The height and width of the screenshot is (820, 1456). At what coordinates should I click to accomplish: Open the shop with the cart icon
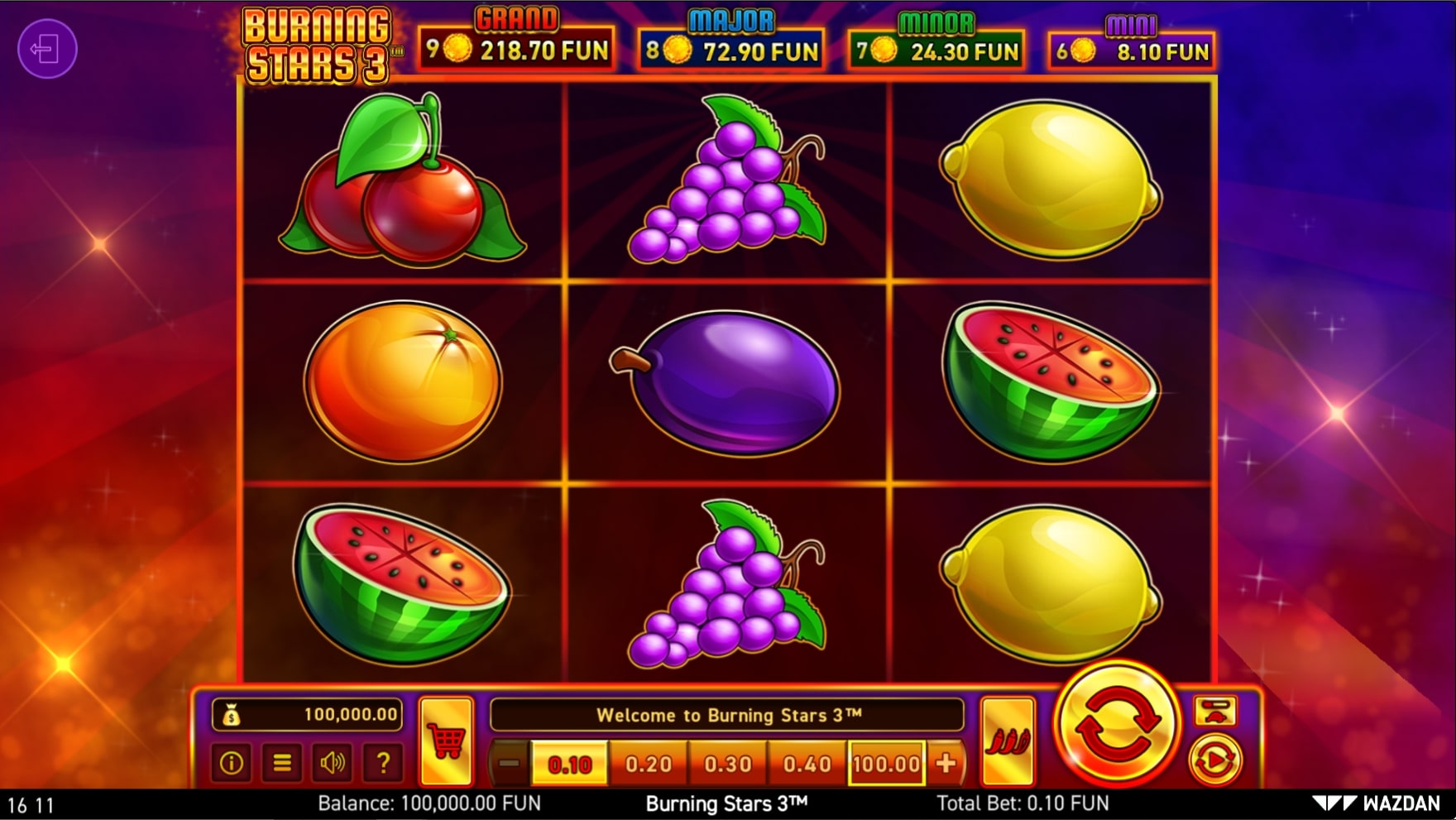[446, 740]
